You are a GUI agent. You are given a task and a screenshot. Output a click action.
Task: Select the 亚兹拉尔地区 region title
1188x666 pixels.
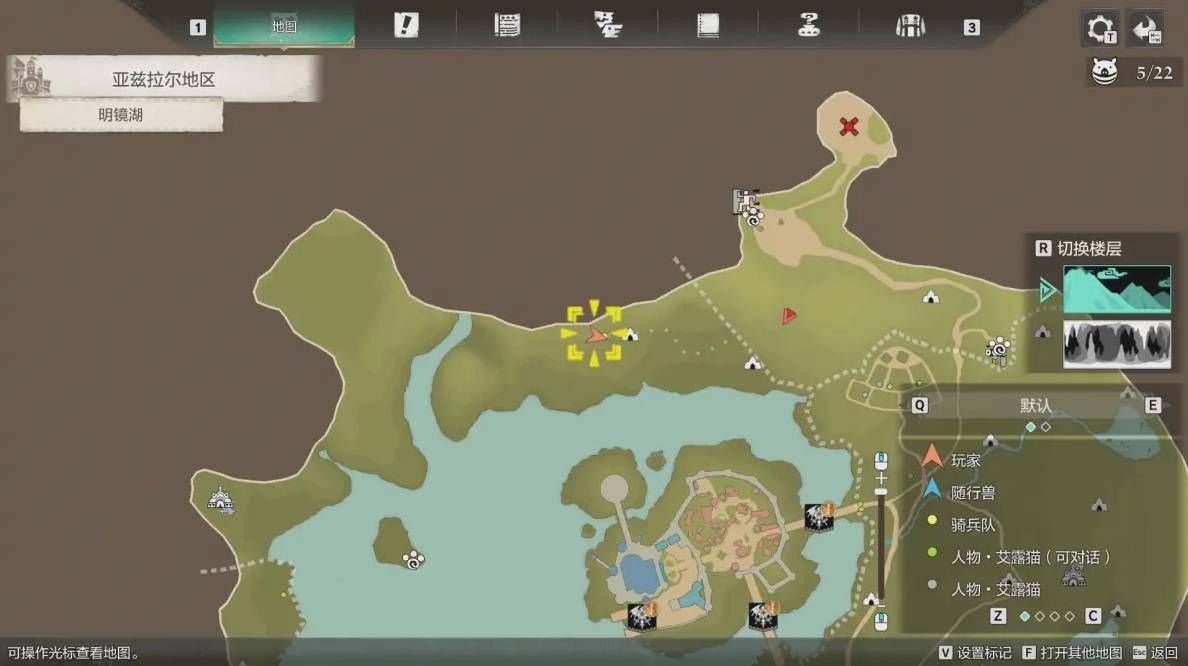163,79
